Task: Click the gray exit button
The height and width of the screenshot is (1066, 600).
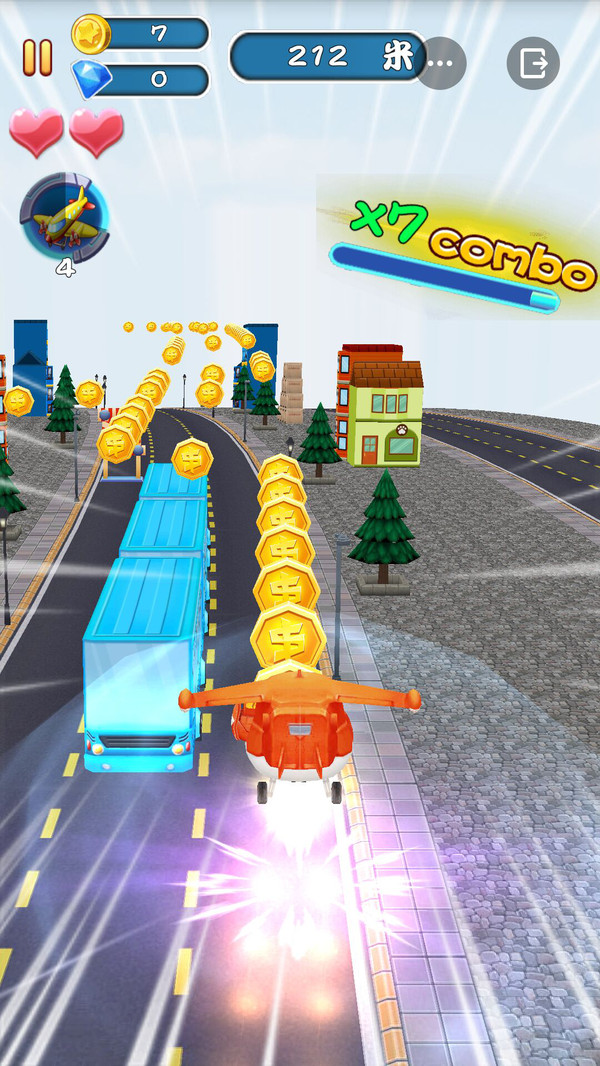Action: point(533,63)
